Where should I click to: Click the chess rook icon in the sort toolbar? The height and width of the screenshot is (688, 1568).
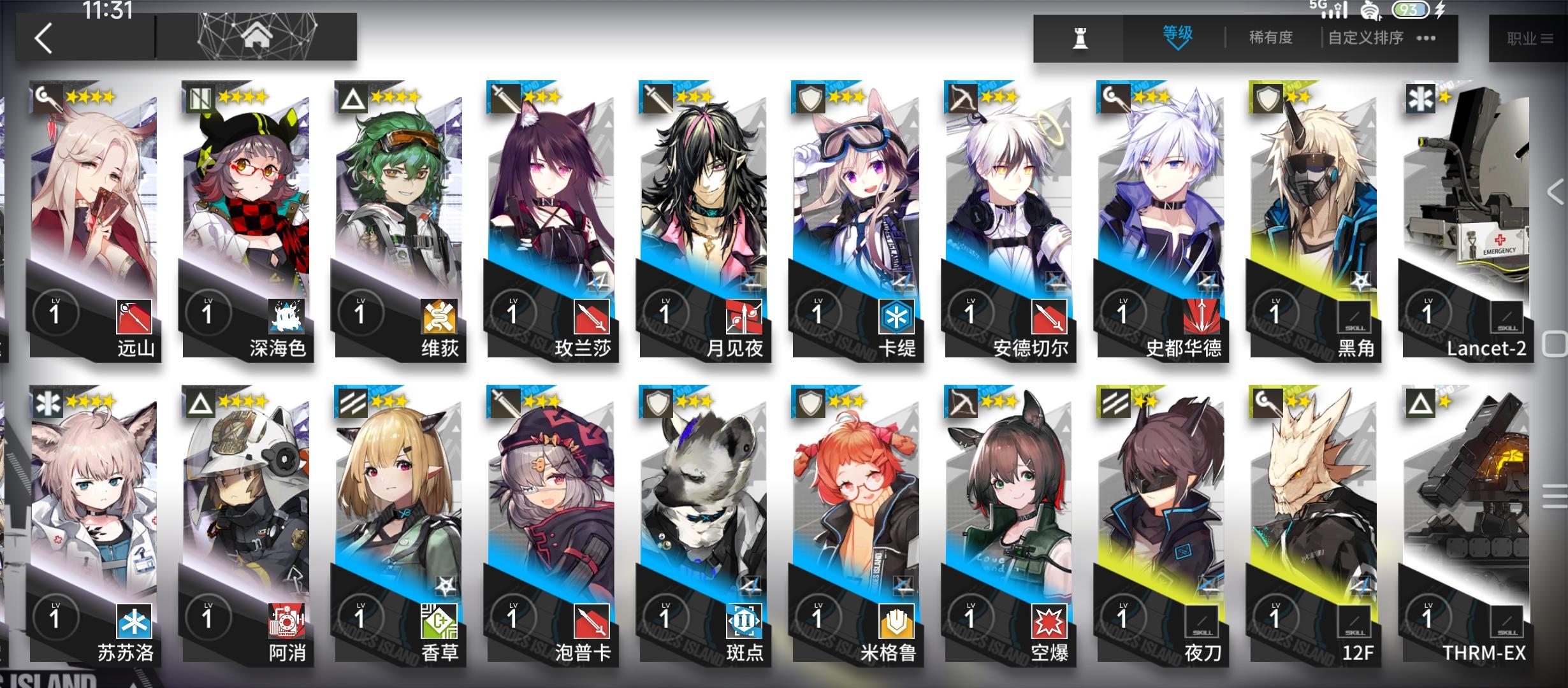[x=1080, y=36]
